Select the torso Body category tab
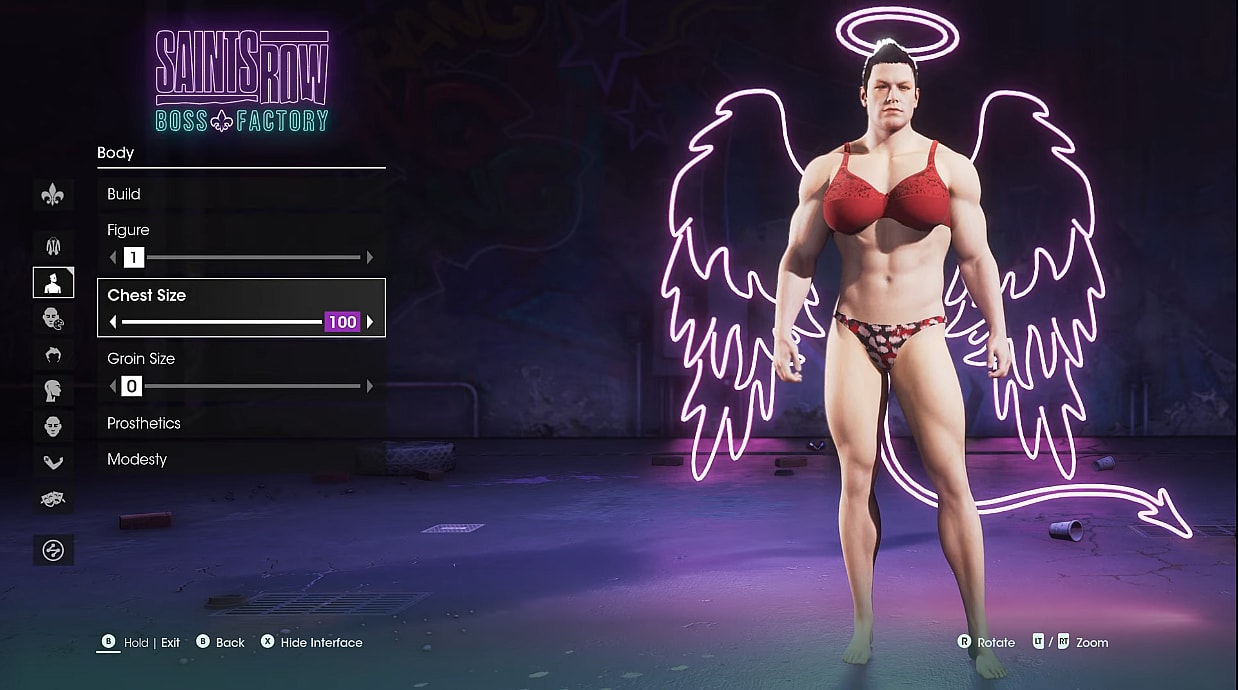 [x=53, y=283]
